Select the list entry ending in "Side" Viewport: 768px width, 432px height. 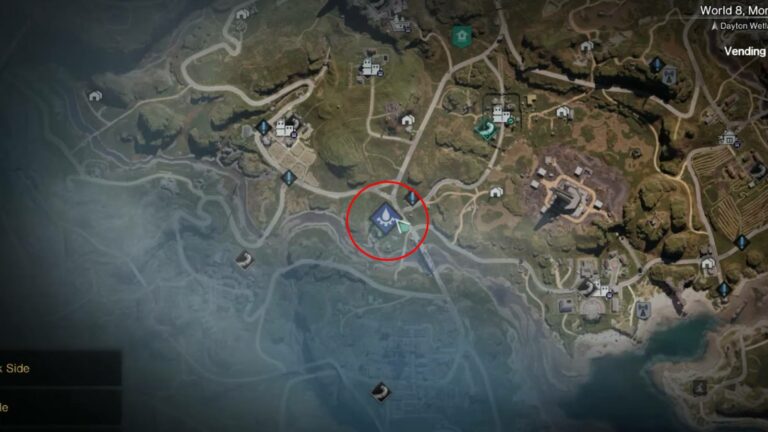(x=18, y=368)
